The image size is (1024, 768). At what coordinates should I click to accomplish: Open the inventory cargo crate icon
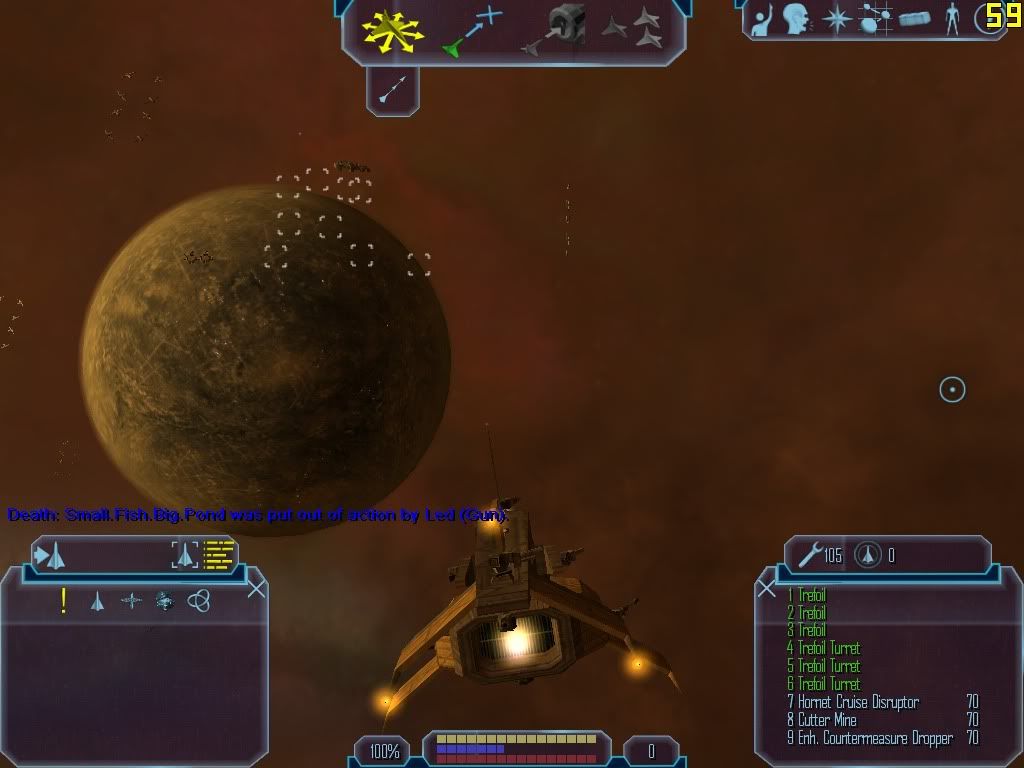914,18
